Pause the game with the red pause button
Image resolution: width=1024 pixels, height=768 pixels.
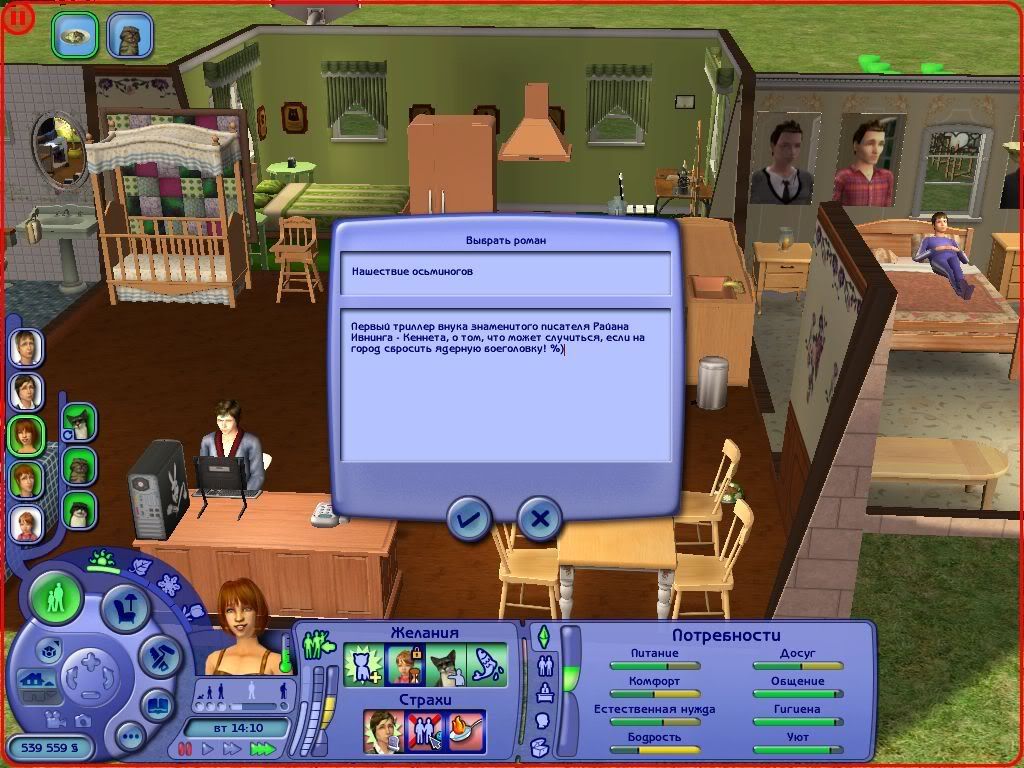pyautogui.click(x=185, y=748)
